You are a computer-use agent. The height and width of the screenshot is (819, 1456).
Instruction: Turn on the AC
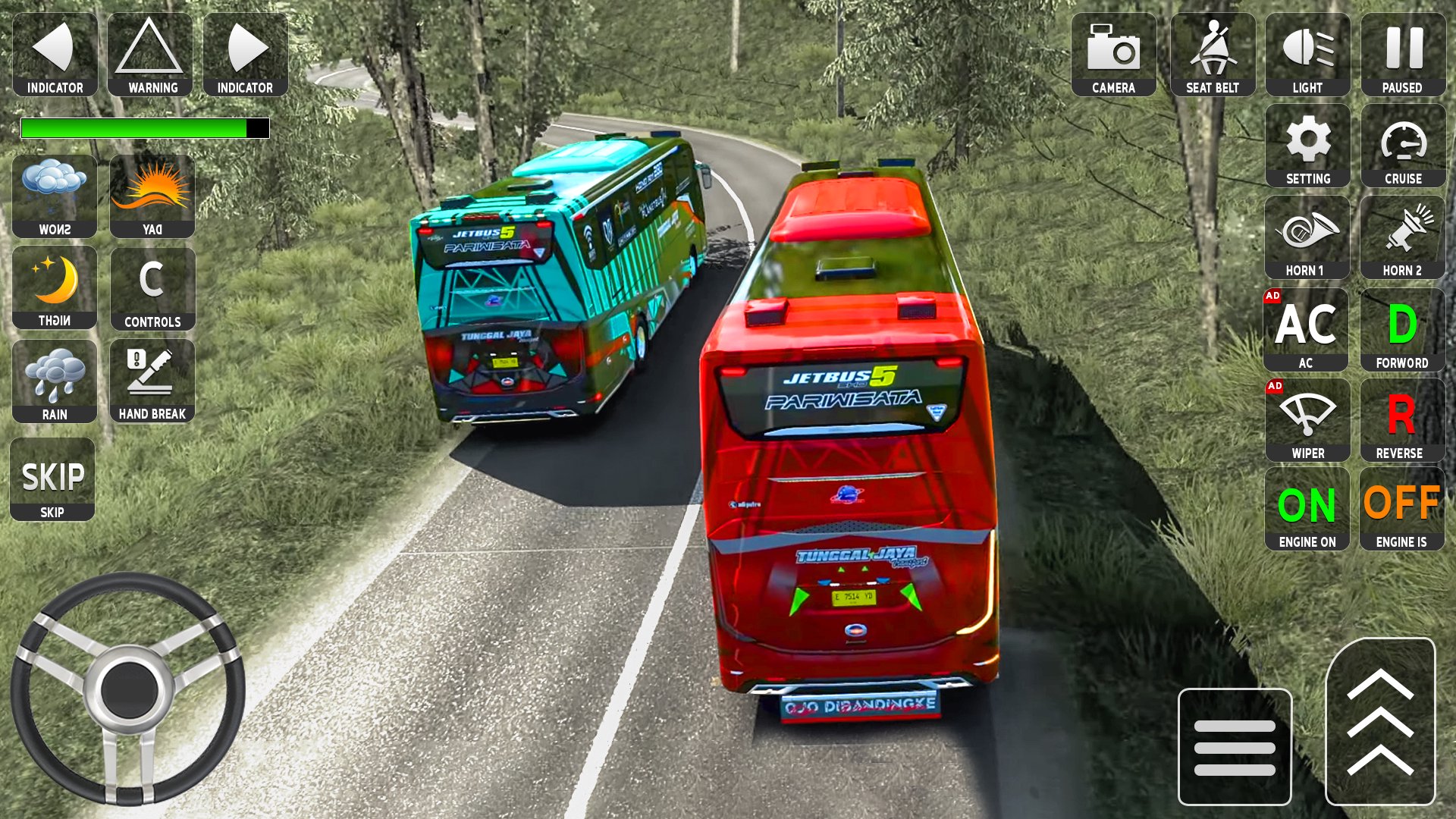coord(1306,330)
